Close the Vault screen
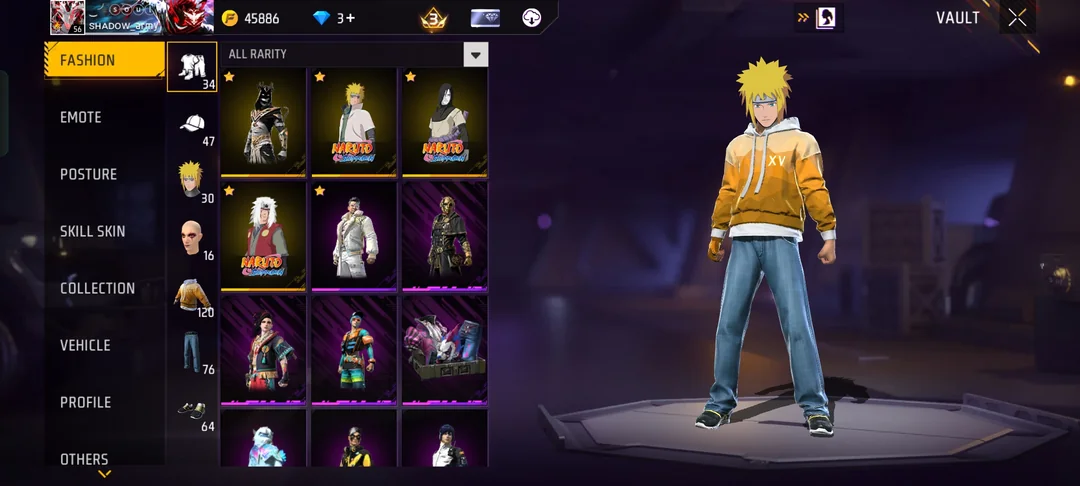The width and height of the screenshot is (1080, 486). 1017,18
